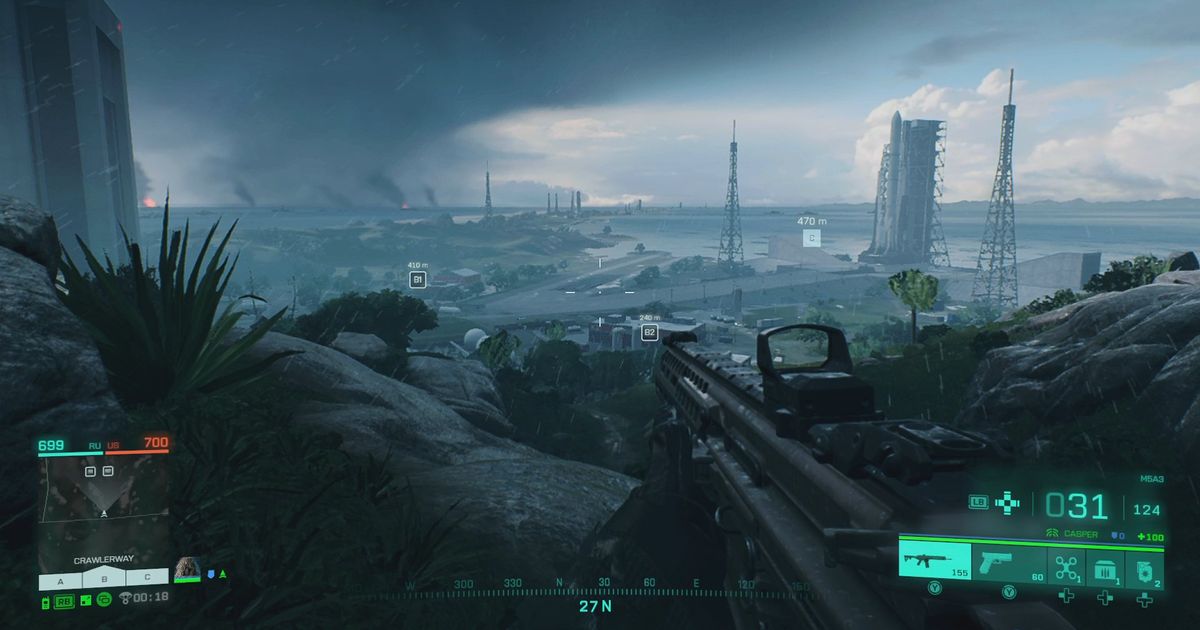Choose the grenade slot with count 2
Viewport: 1200px width, 630px height.
tap(1144, 568)
